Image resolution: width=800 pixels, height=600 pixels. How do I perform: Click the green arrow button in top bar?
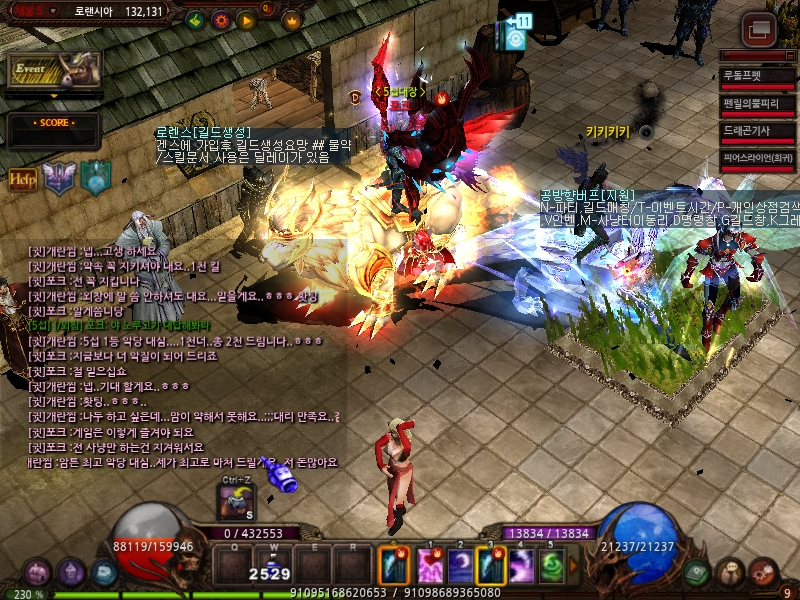[x=196, y=20]
